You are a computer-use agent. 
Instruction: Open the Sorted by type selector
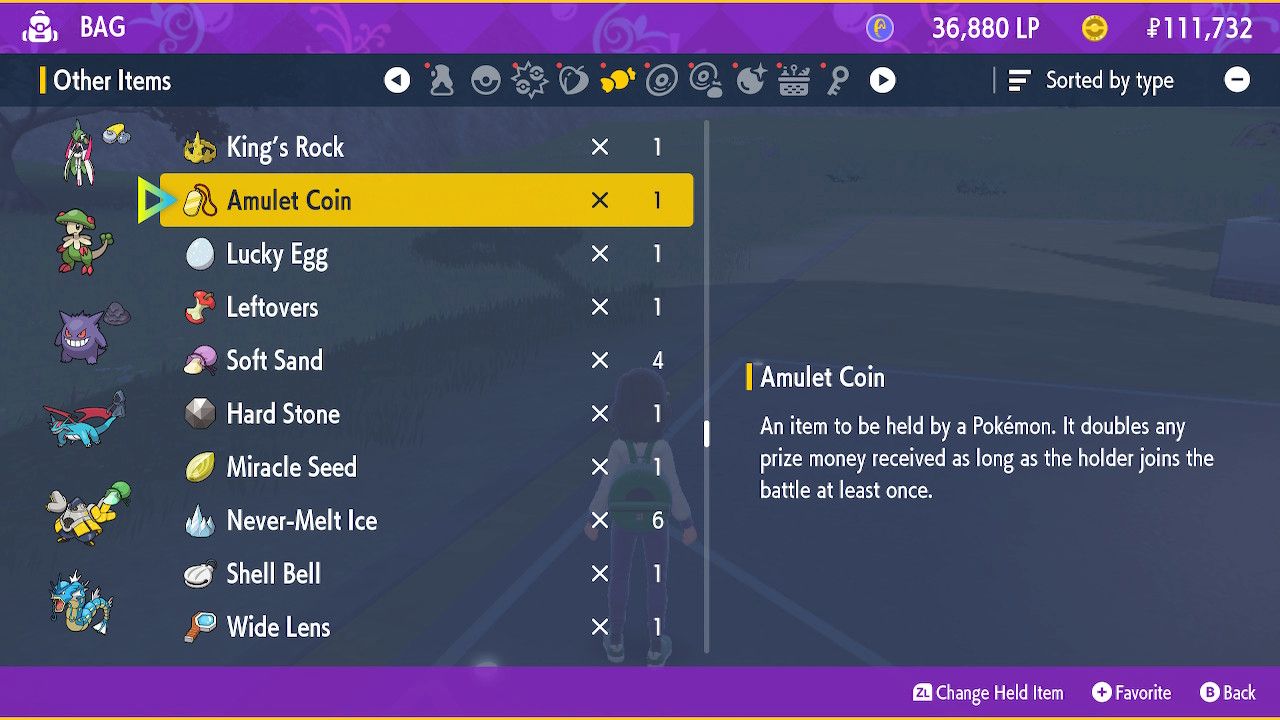[x=1092, y=80]
